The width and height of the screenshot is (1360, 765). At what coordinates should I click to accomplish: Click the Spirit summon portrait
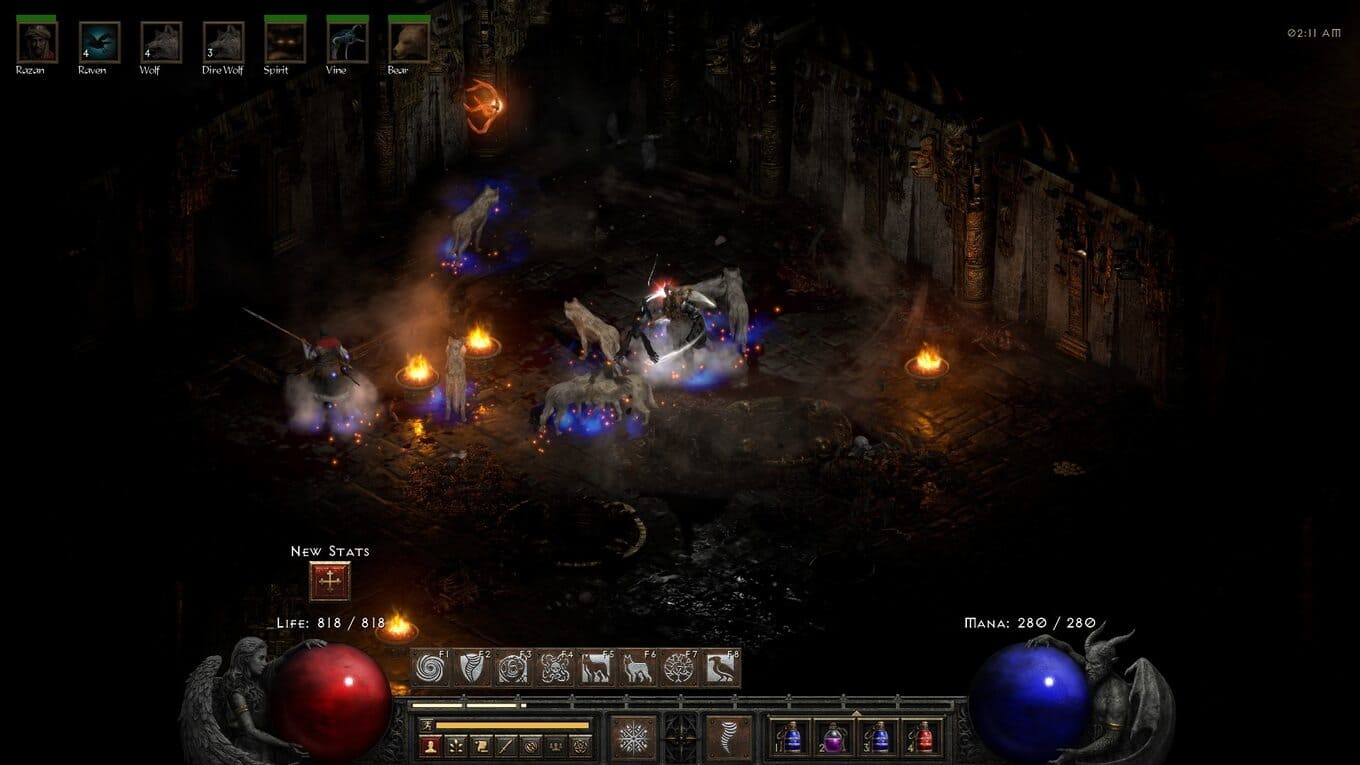tap(285, 42)
